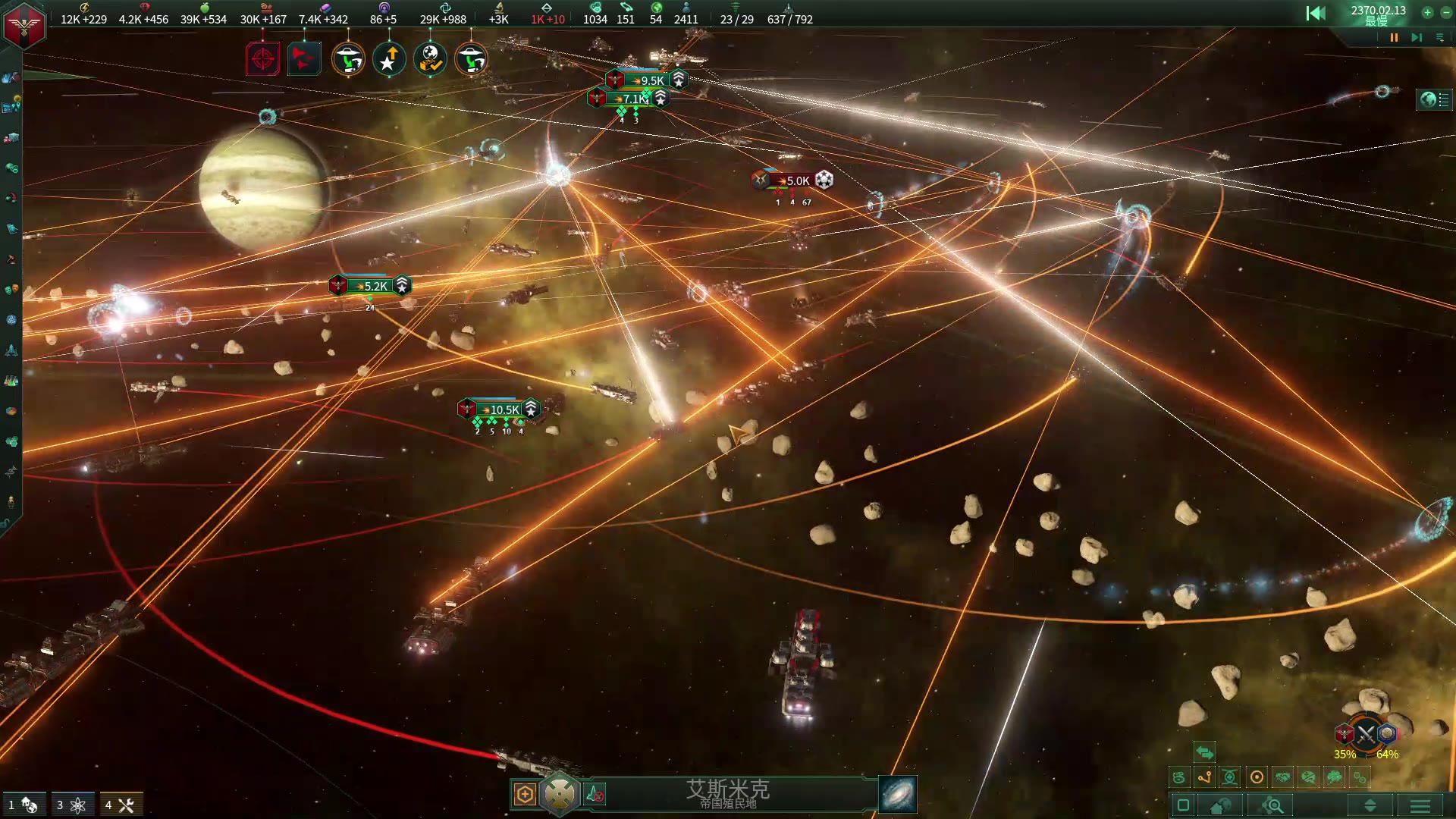Increase game speed with the plus button
1456x819 pixels.
point(1427,12)
